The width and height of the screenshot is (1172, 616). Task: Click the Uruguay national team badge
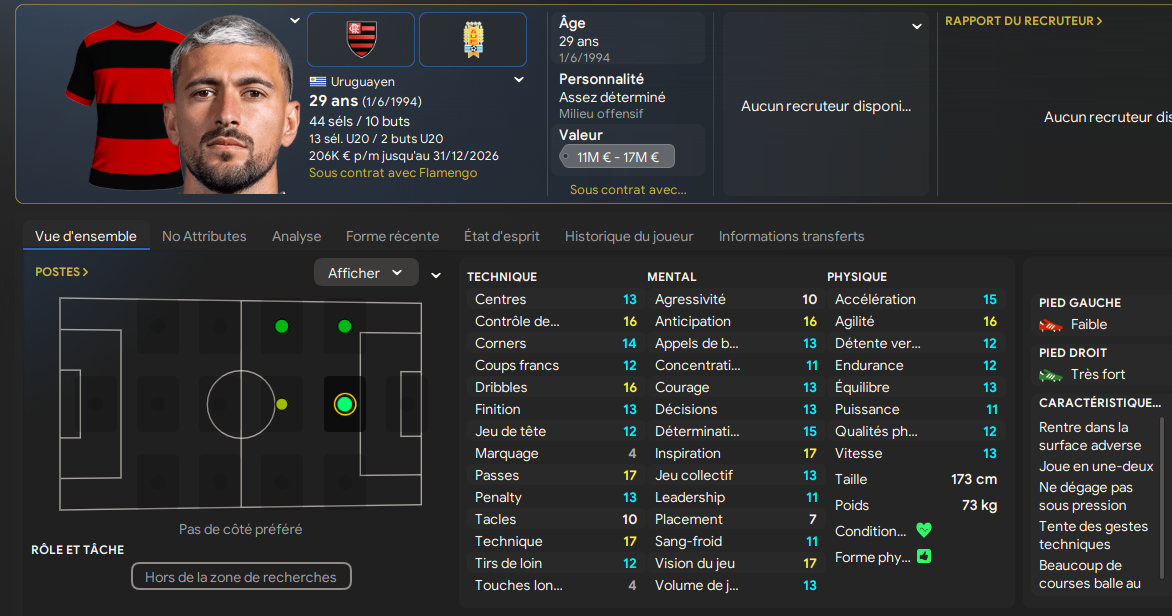click(473, 40)
